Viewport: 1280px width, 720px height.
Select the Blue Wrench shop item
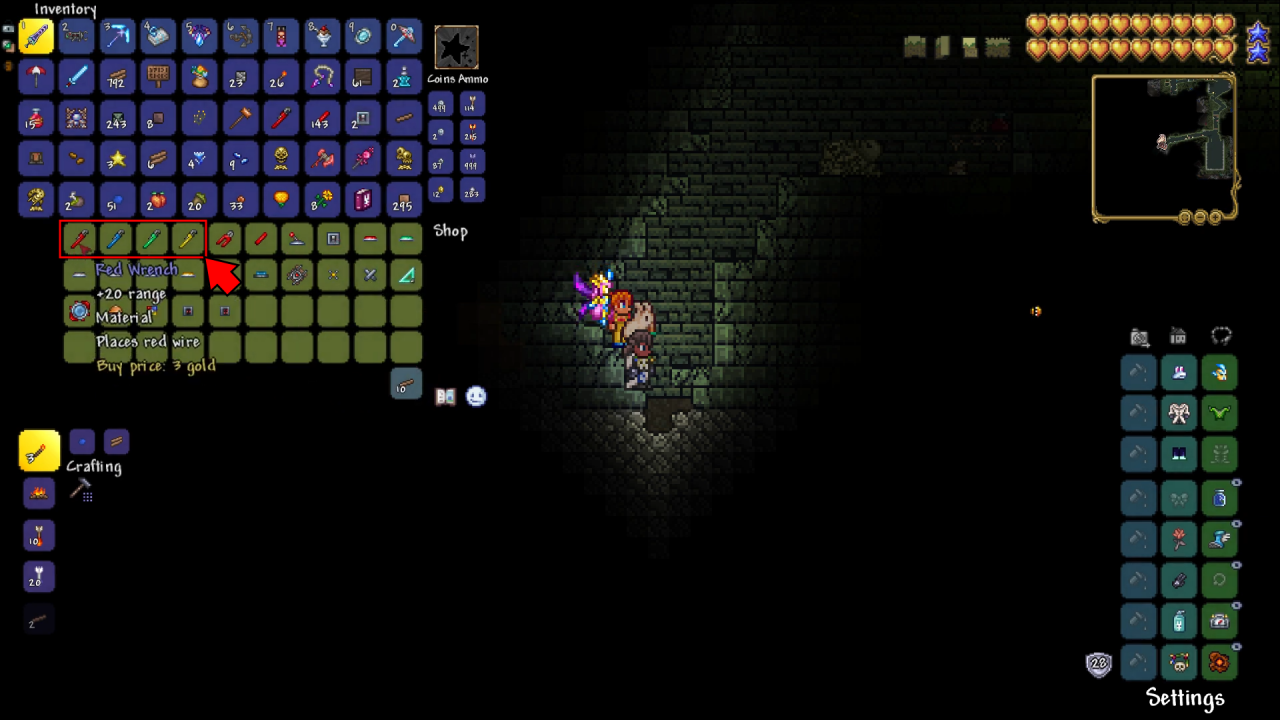[114, 238]
